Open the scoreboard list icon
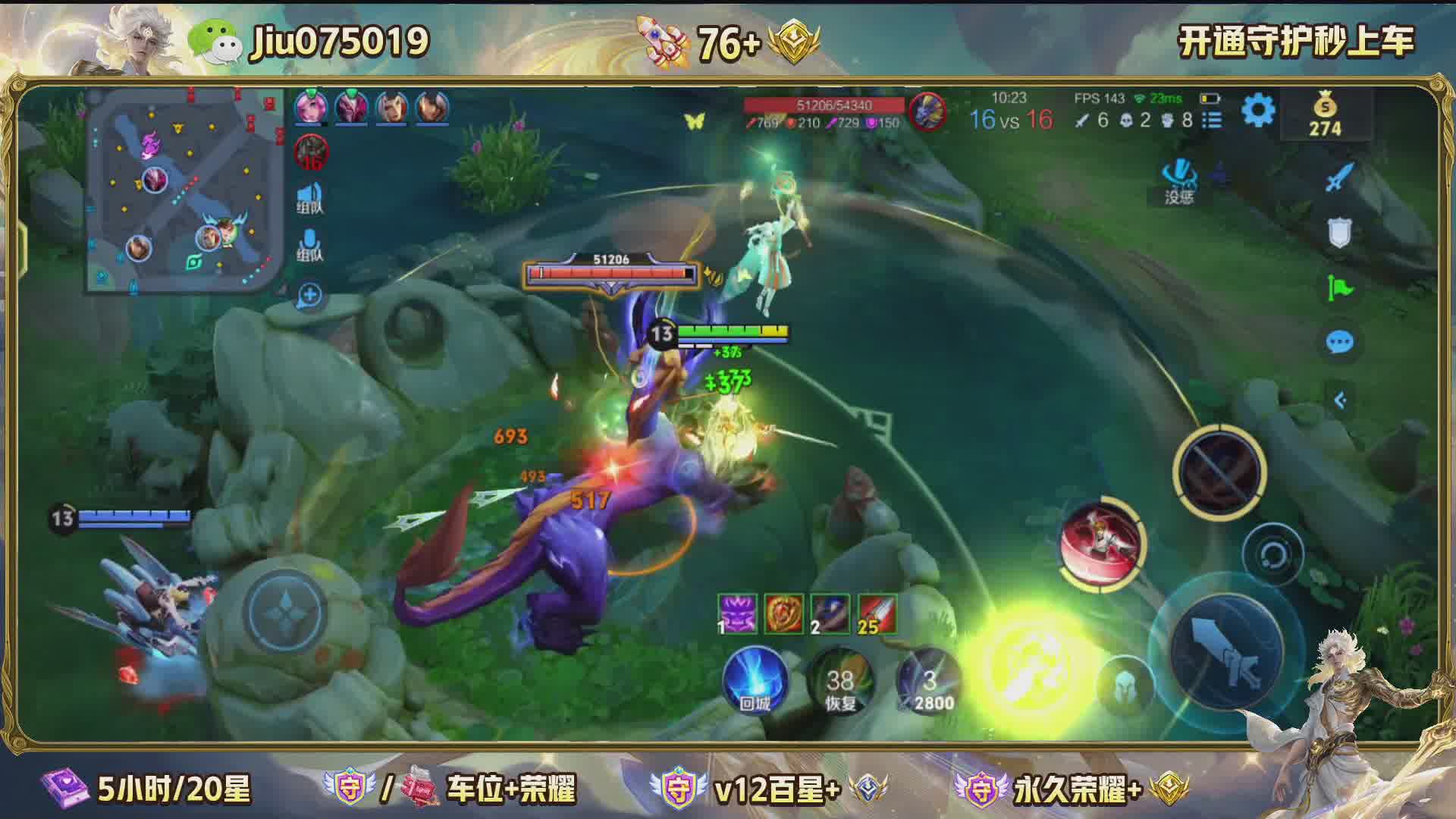This screenshot has width=1456, height=819. (x=1213, y=120)
